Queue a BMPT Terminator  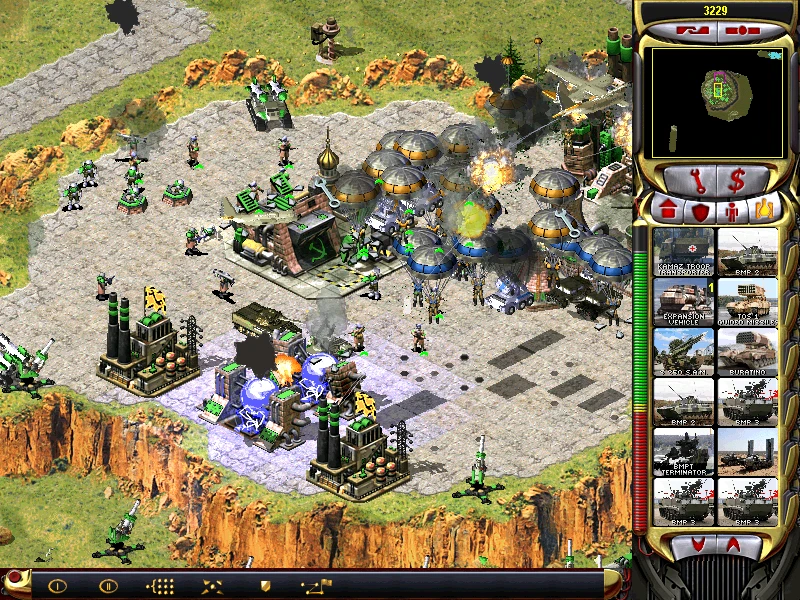pos(684,452)
